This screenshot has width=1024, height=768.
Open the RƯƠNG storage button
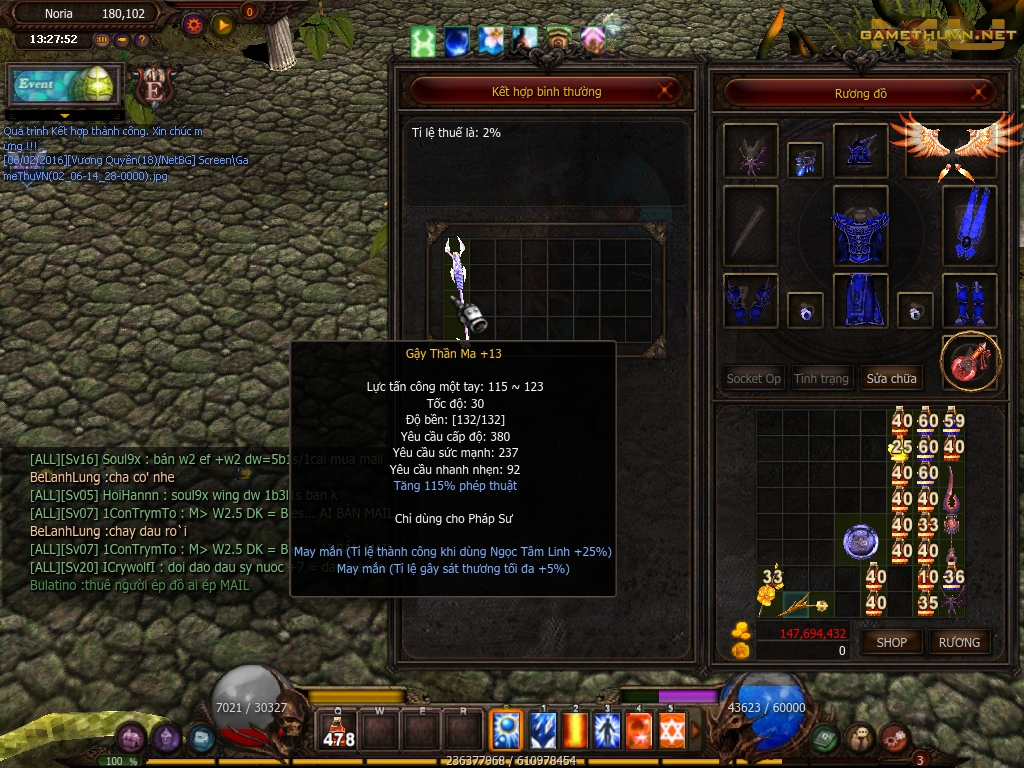point(959,642)
